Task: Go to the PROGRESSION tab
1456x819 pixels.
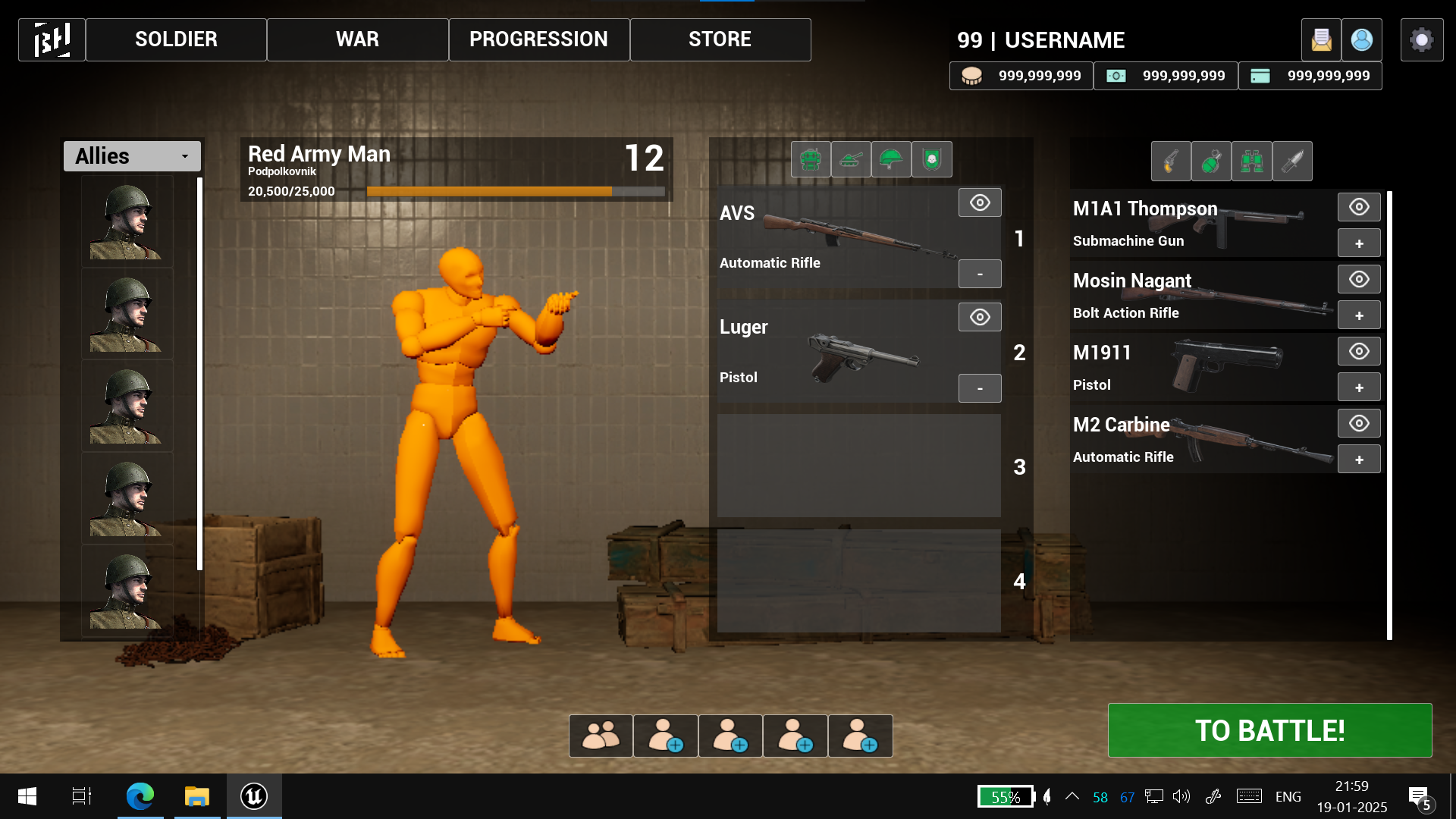Action: (538, 39)
